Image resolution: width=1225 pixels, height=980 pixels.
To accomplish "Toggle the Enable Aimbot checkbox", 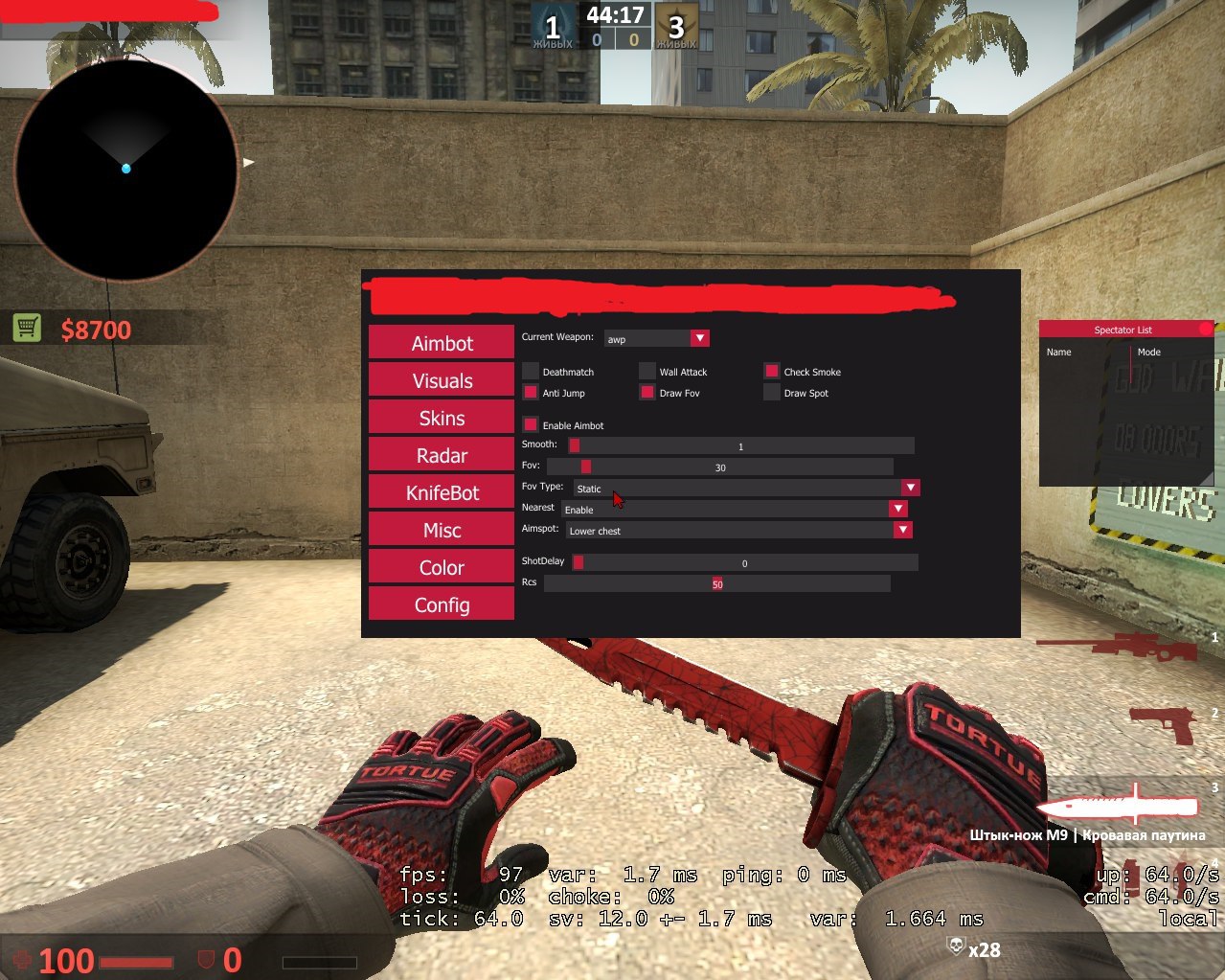I will (531, 424).
